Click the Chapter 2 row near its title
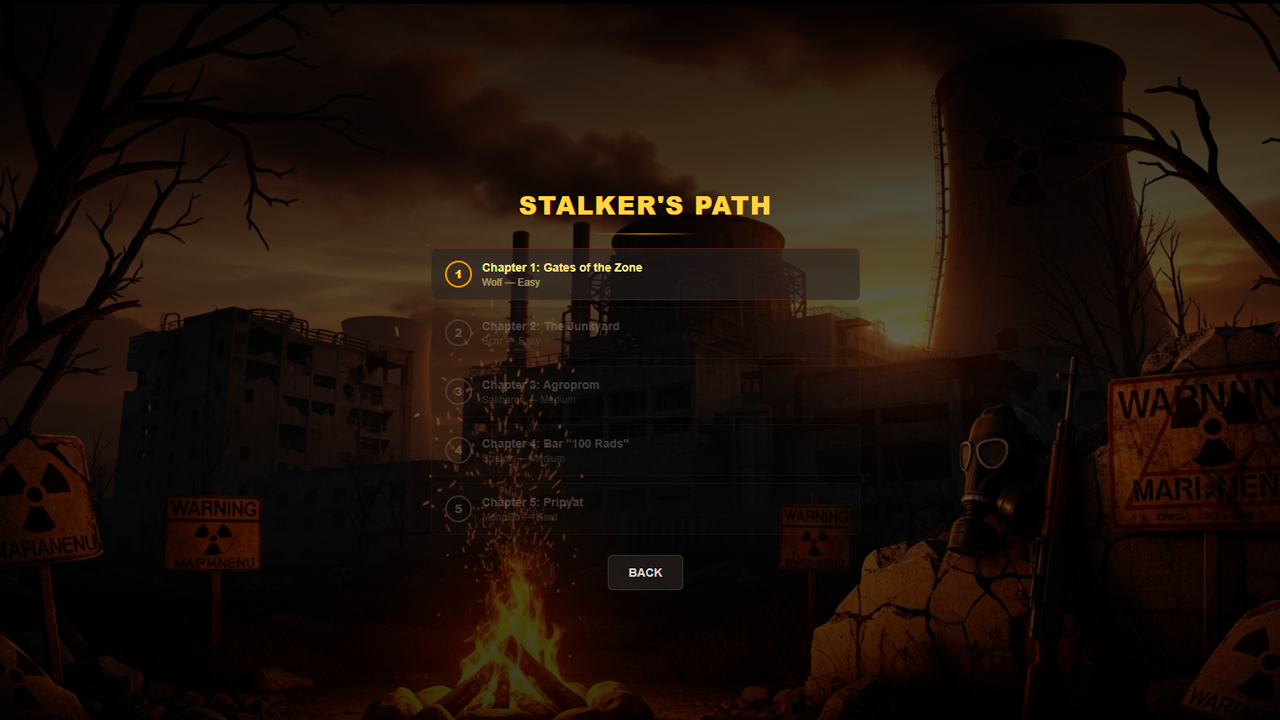1280x720 pixels. 645,333
